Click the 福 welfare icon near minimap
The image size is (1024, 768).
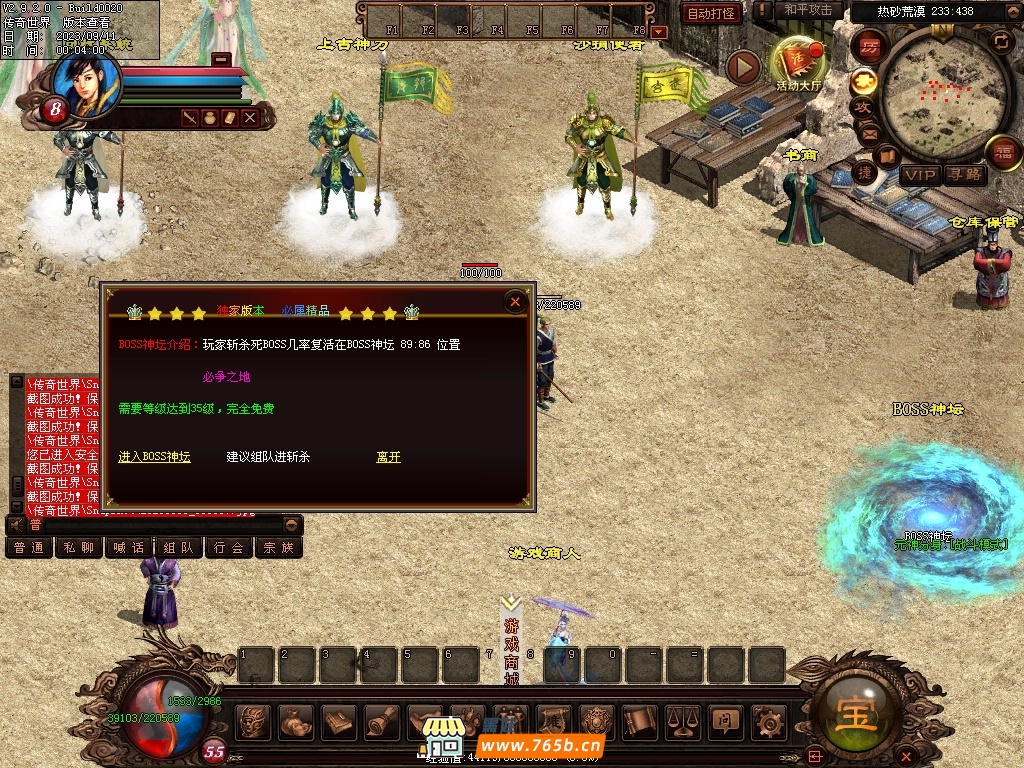point(1003,153)
